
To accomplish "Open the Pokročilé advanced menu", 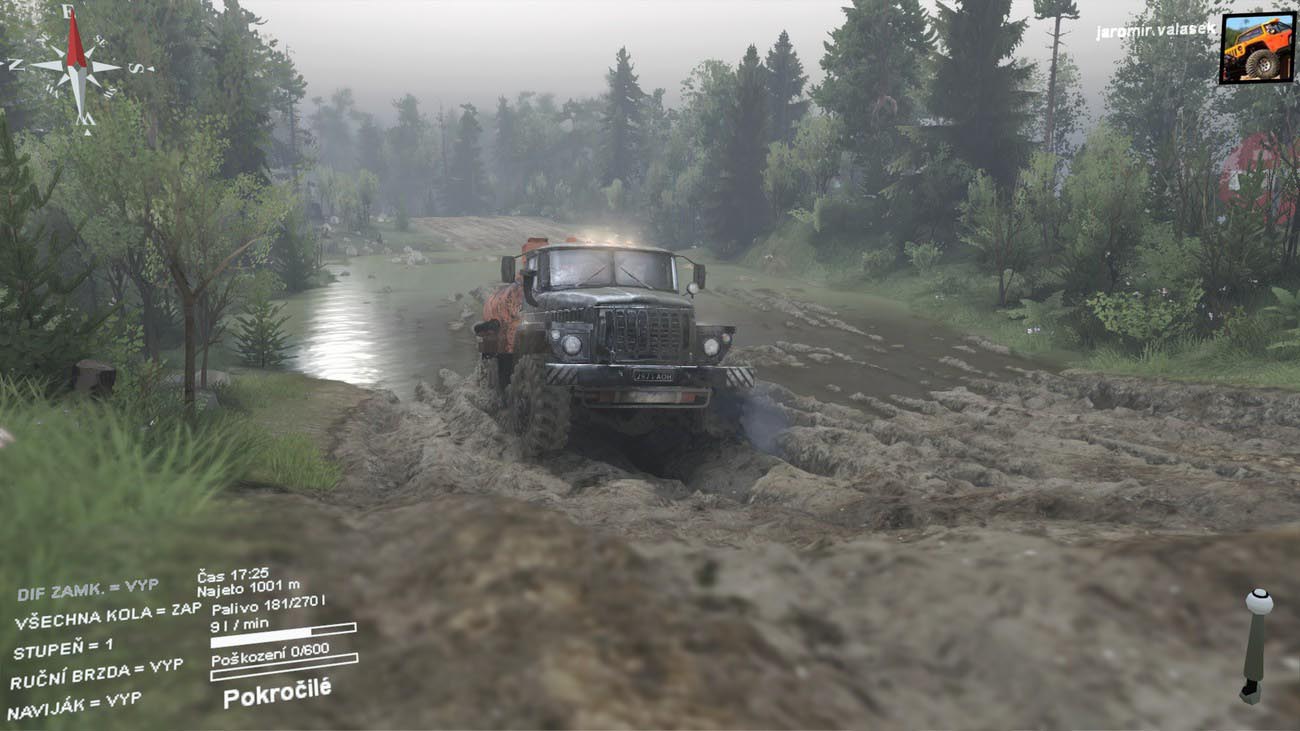I will pyautogui.click(x=276, y=692).
